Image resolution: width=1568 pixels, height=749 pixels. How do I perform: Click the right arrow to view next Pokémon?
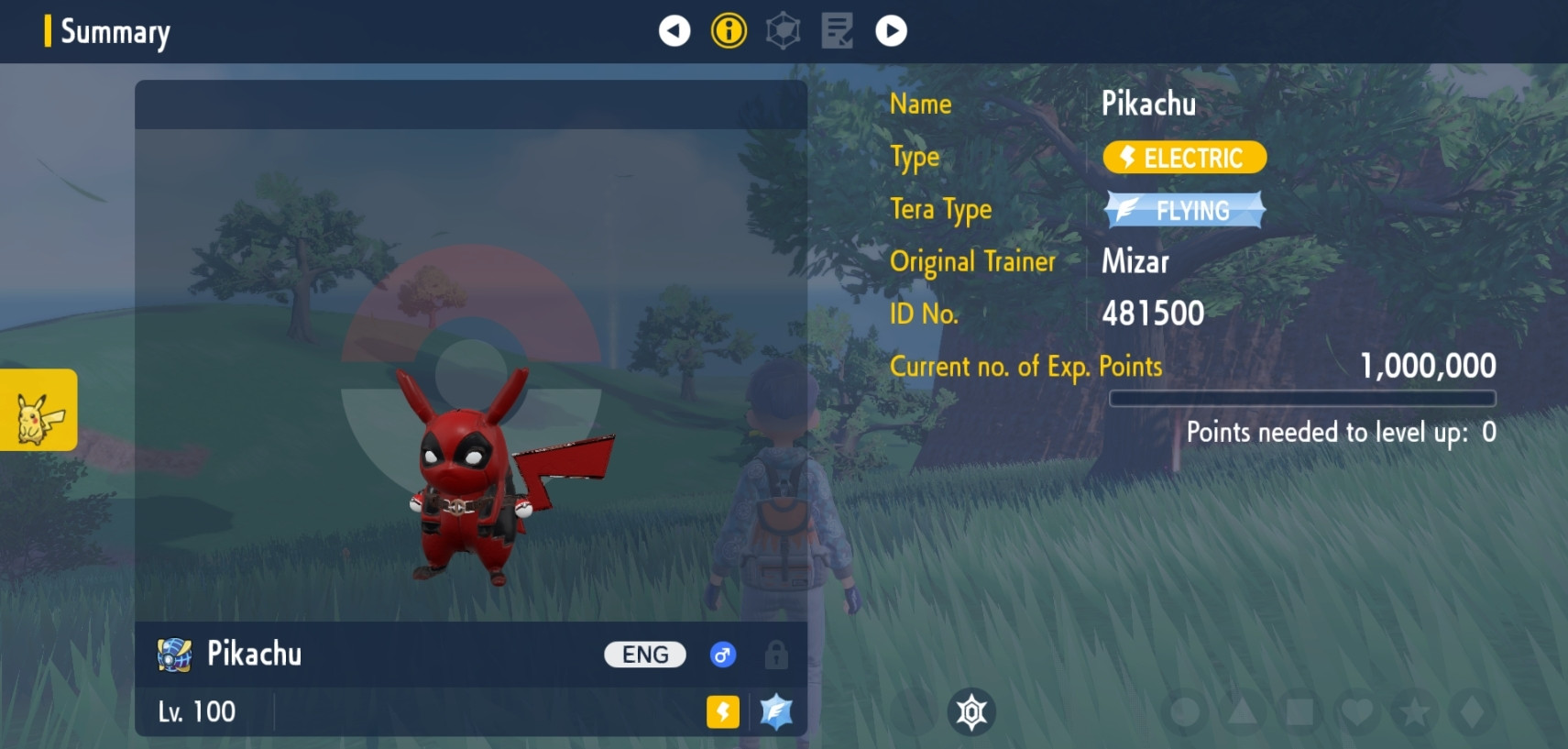(891, 30)
